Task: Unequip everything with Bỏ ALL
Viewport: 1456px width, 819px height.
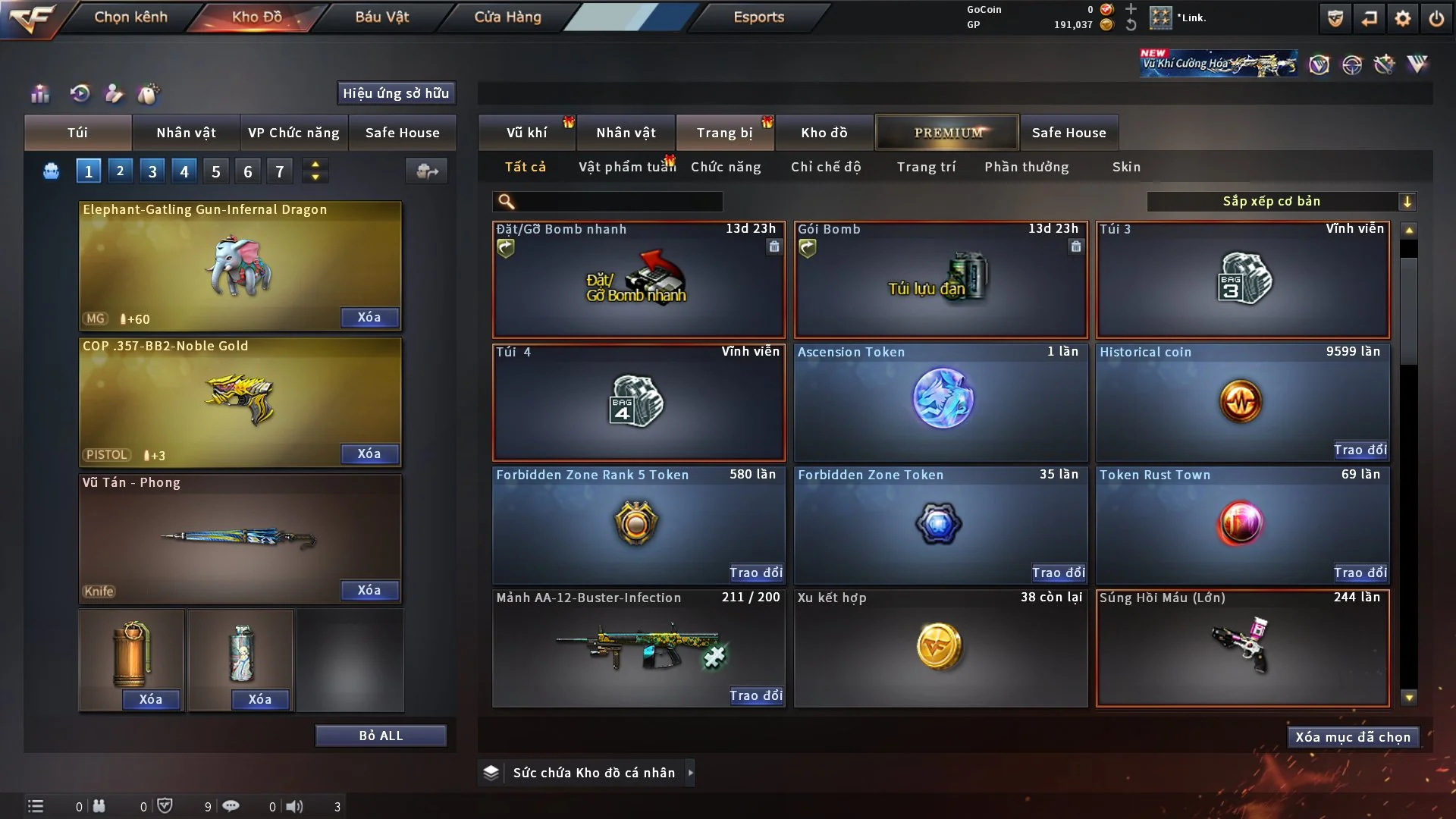Action: click(381, 736)
